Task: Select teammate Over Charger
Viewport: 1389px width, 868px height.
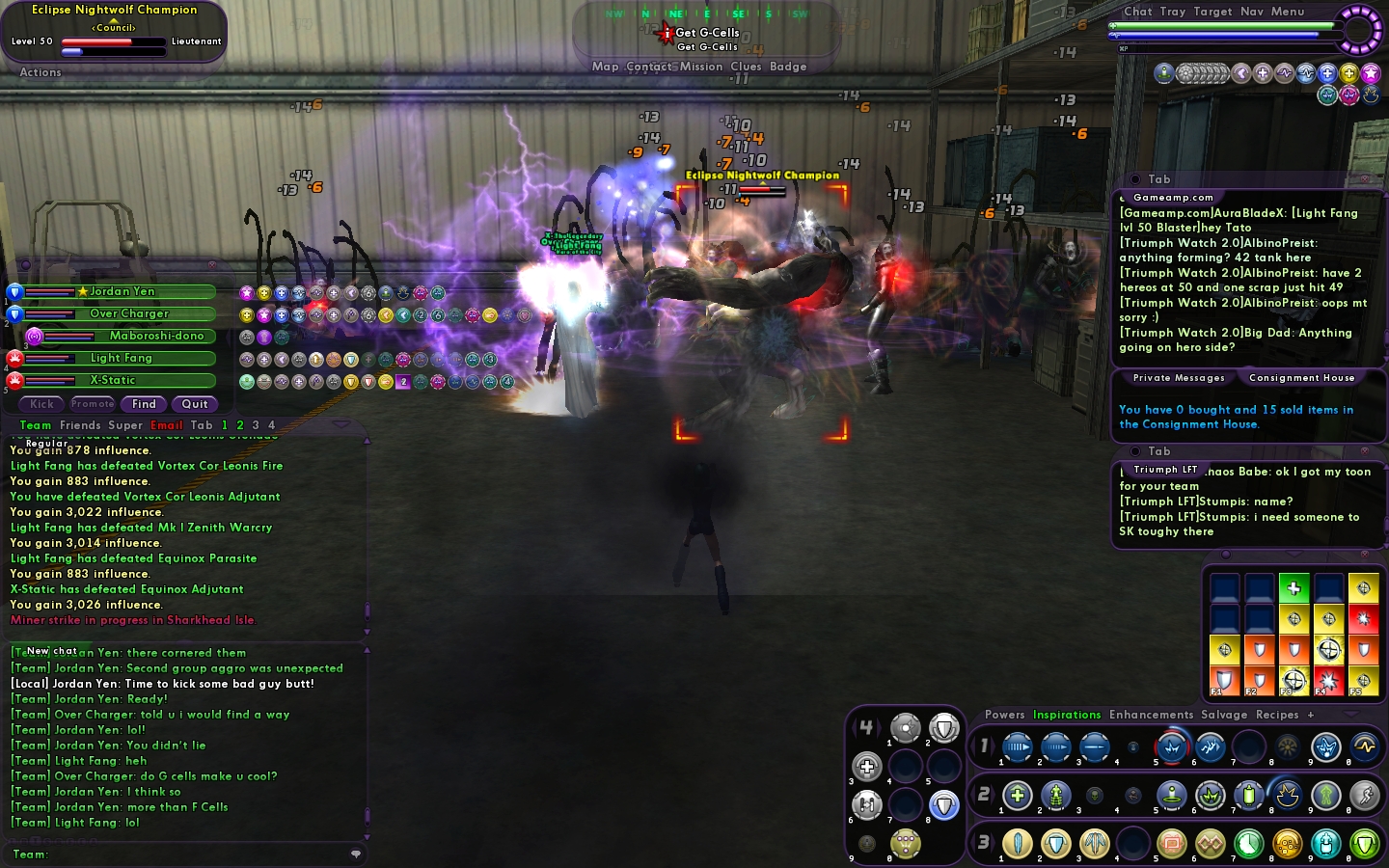Action: coord(129,313)
